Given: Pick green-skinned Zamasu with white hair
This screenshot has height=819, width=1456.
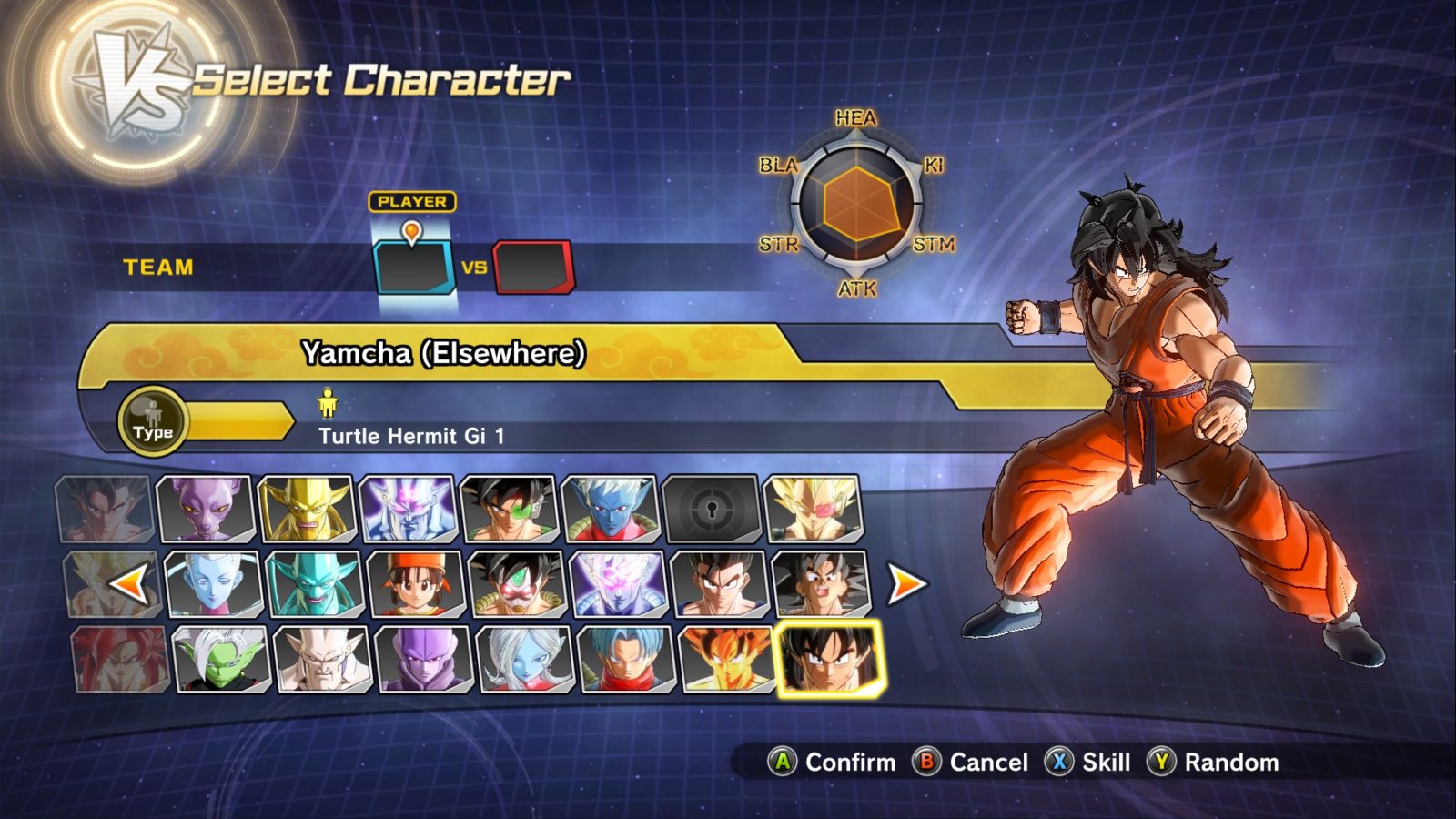Looking at the screenshot, I should pyautogui.click(x=221, y=659).
